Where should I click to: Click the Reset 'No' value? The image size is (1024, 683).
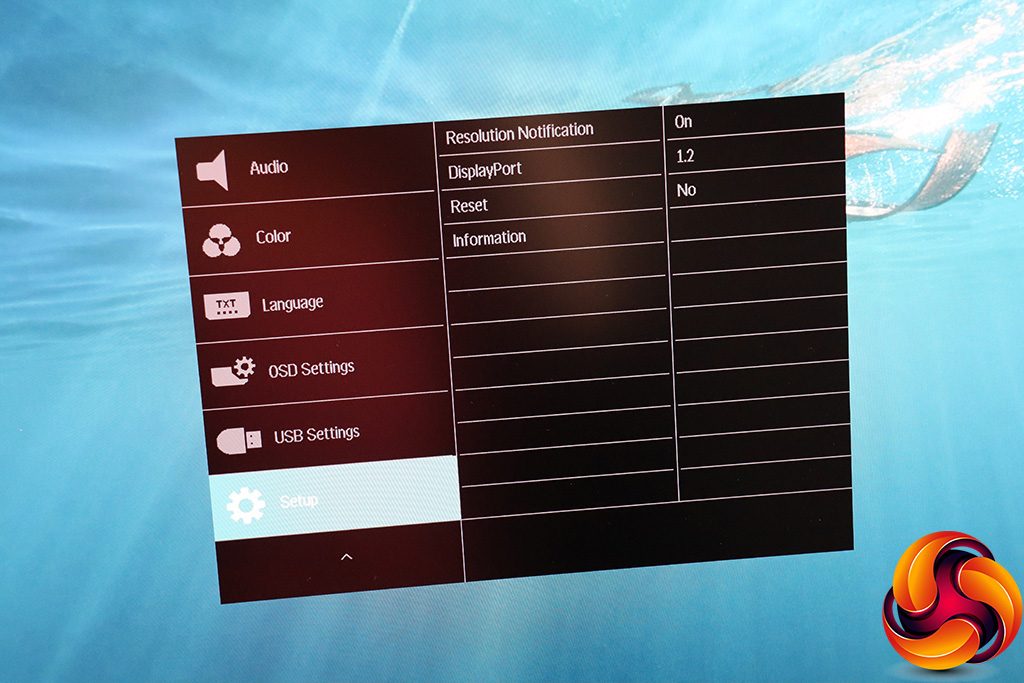point(686,189)
